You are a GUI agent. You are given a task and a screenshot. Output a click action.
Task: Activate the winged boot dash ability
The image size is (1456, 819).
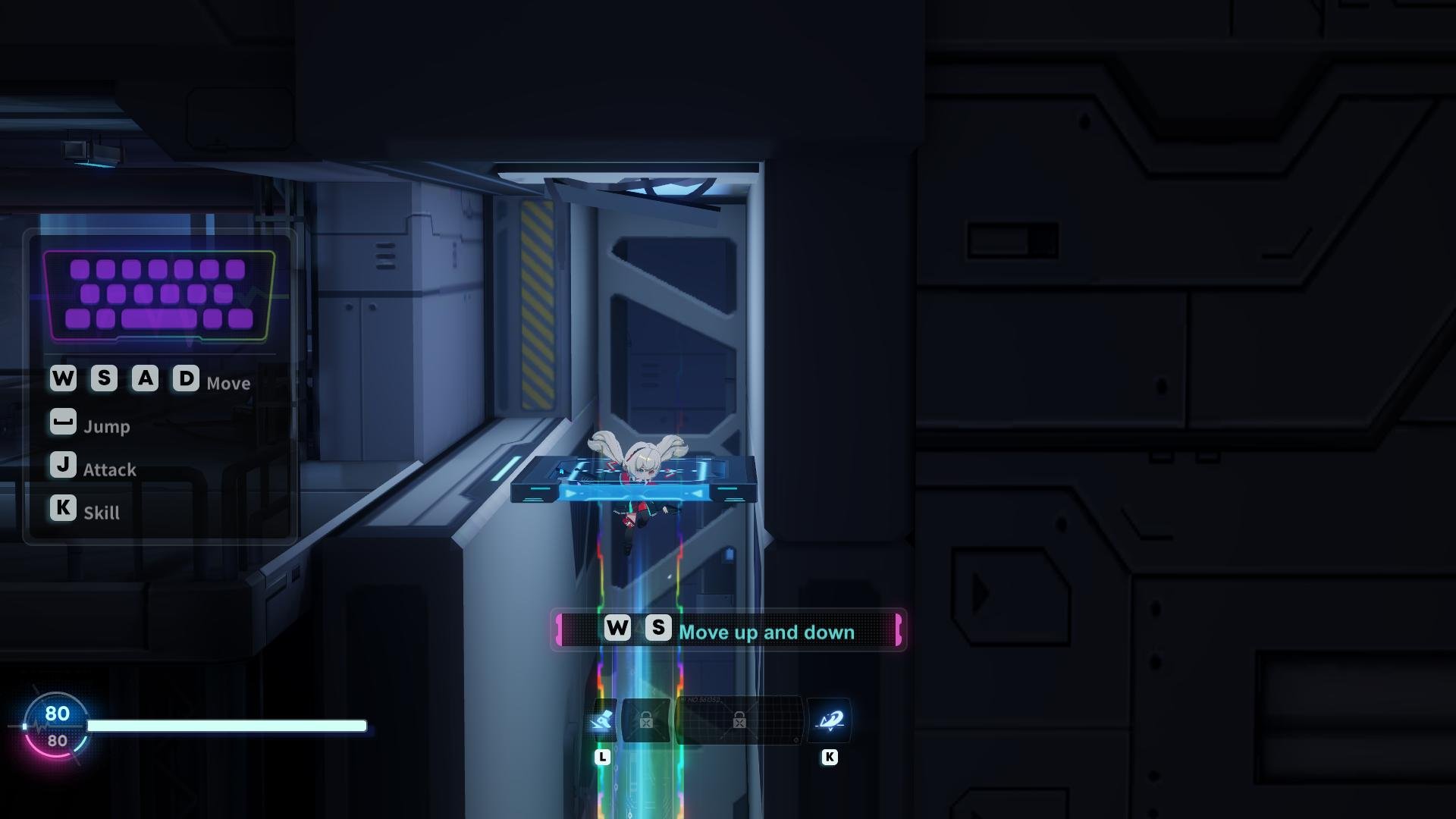click(603, 720)
